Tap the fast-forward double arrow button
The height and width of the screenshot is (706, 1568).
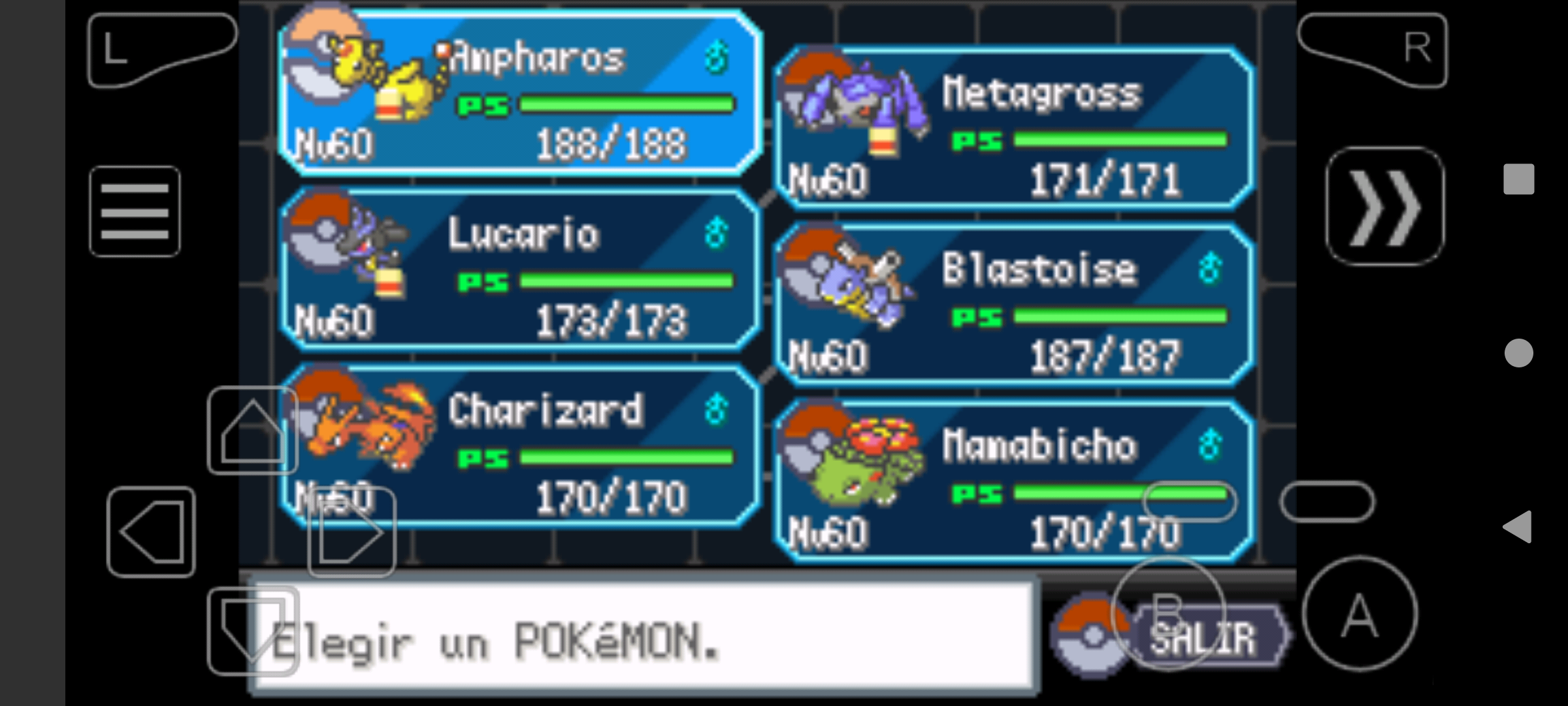pos(1385,207)
